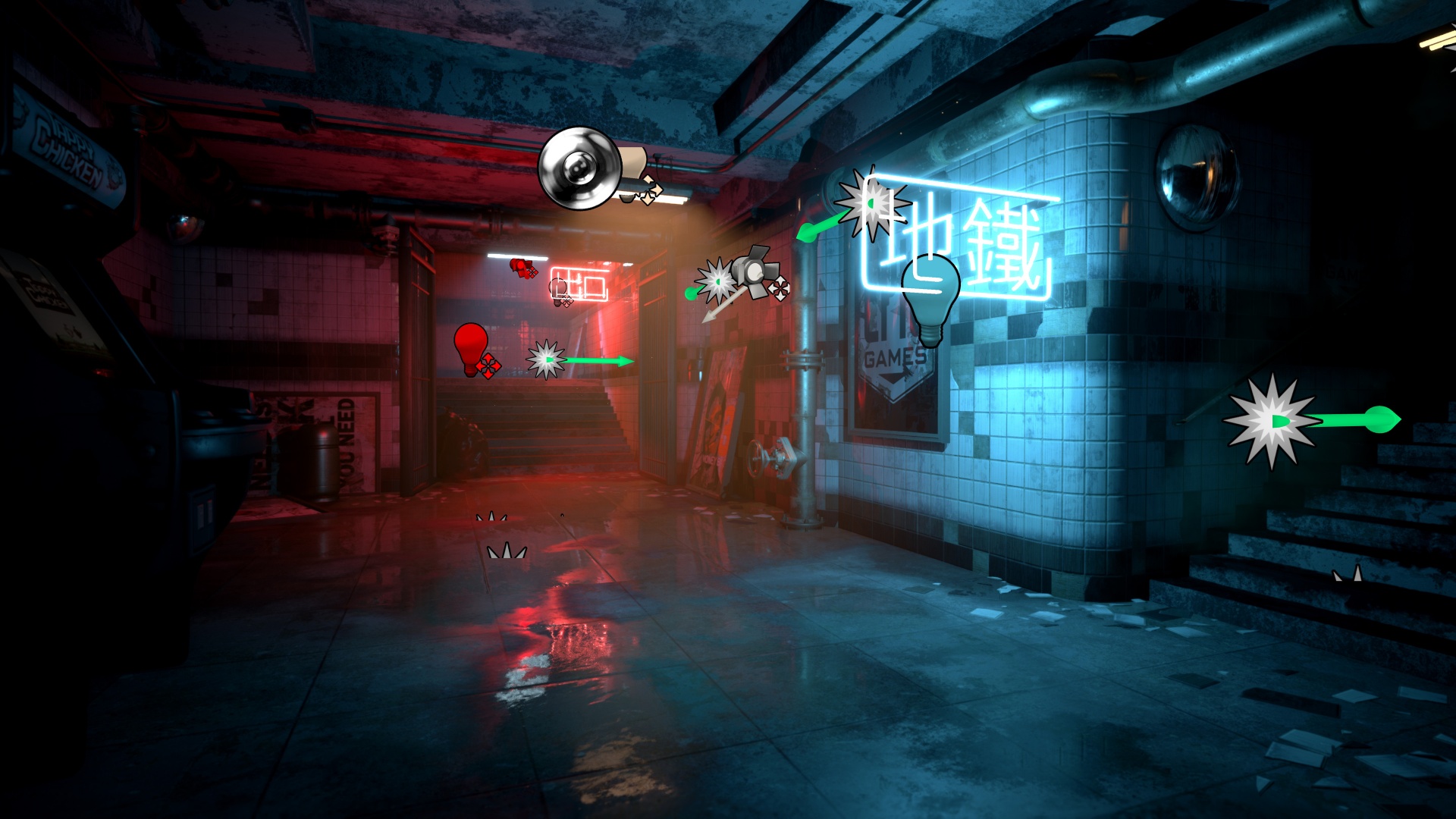Click the teal light bulb over neon sign
This screenshot has width=1456, height=819.
click(x=930, y=297)
